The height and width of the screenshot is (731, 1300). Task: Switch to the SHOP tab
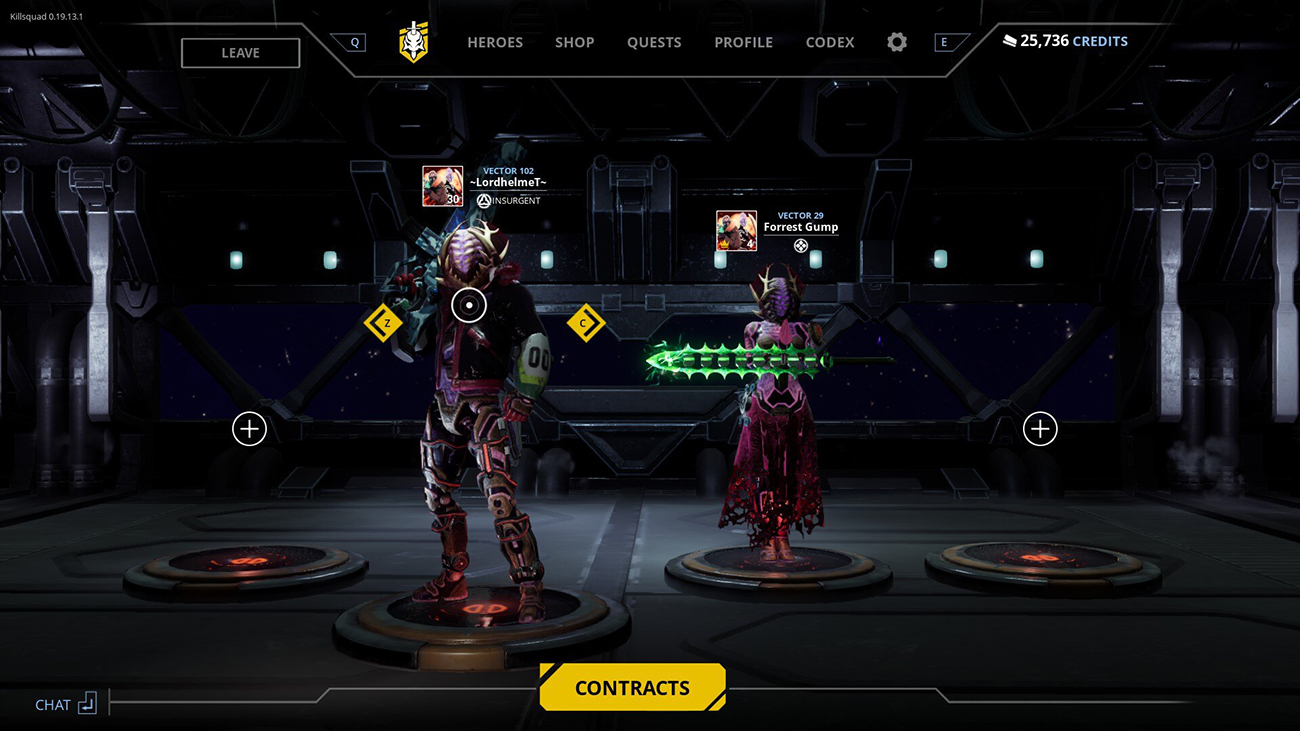click(x=575, y=42)
